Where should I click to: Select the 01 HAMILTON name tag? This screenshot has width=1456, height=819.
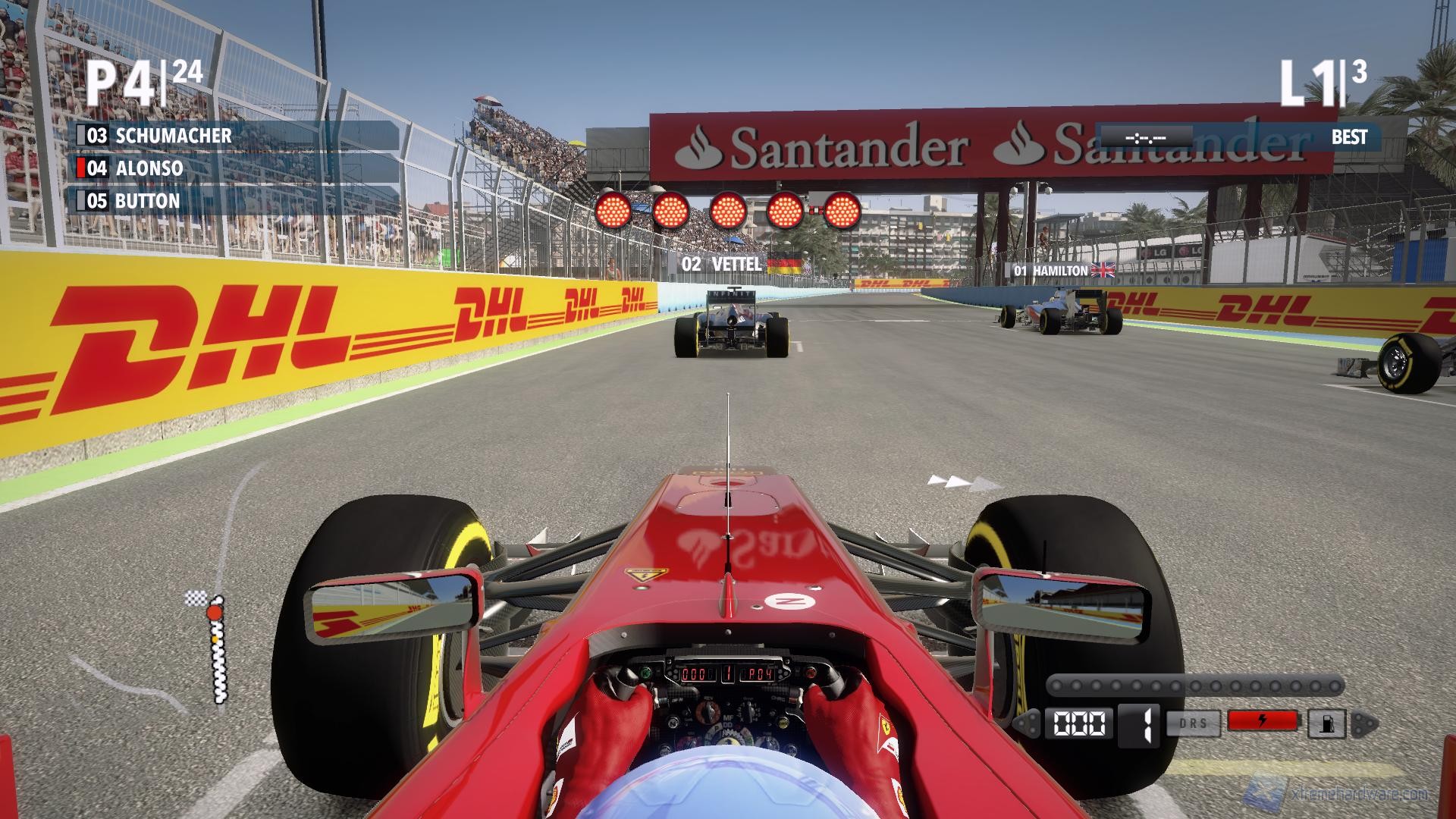click(x=1053, y=268)
